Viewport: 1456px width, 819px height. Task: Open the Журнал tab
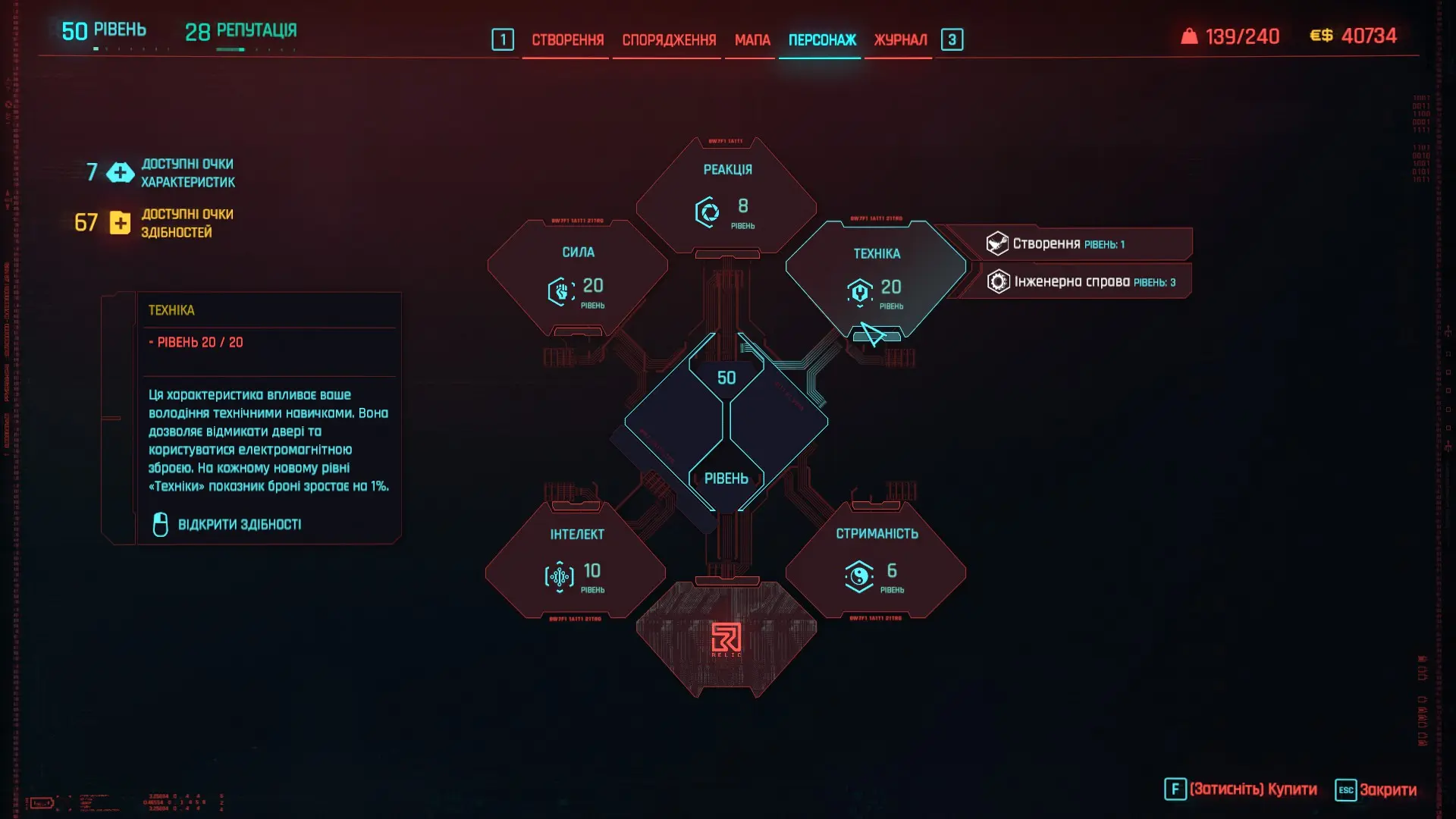pyautogui.click(x=900, y=40)
